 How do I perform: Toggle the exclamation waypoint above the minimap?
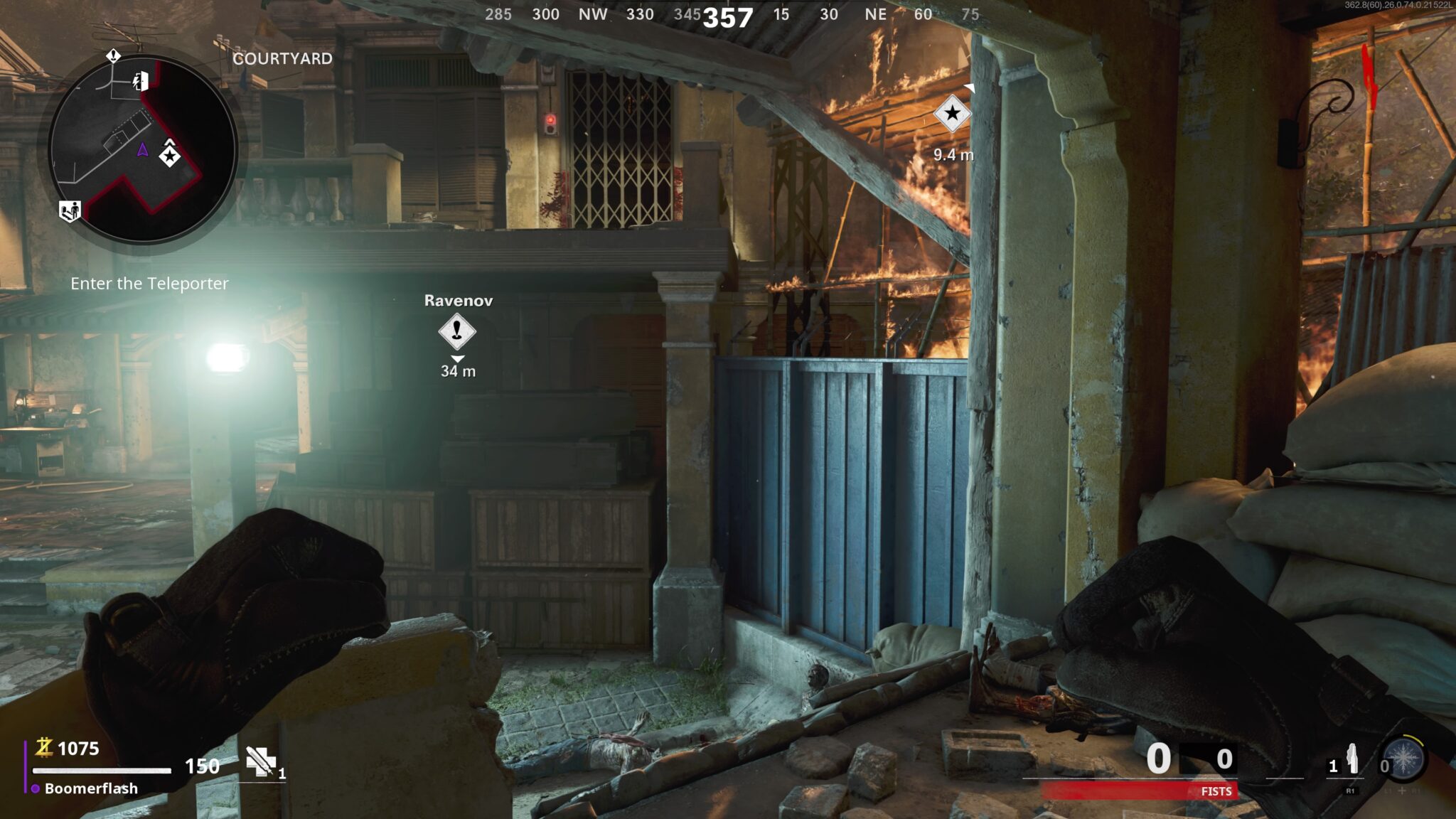click(113, 56)
